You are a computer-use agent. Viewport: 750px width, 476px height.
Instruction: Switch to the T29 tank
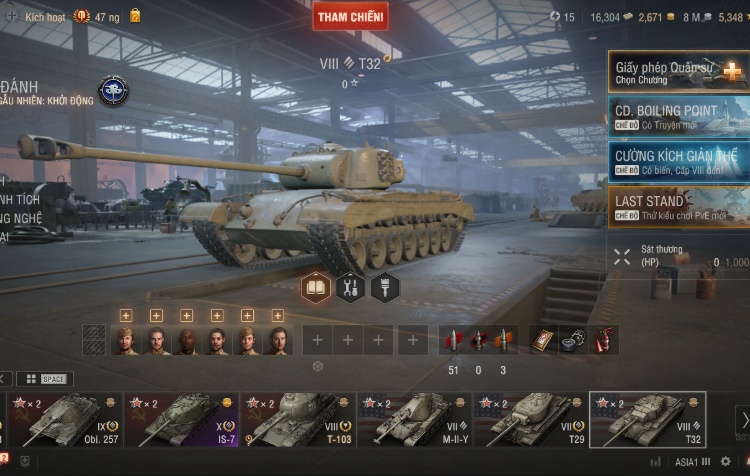point(530,419)
